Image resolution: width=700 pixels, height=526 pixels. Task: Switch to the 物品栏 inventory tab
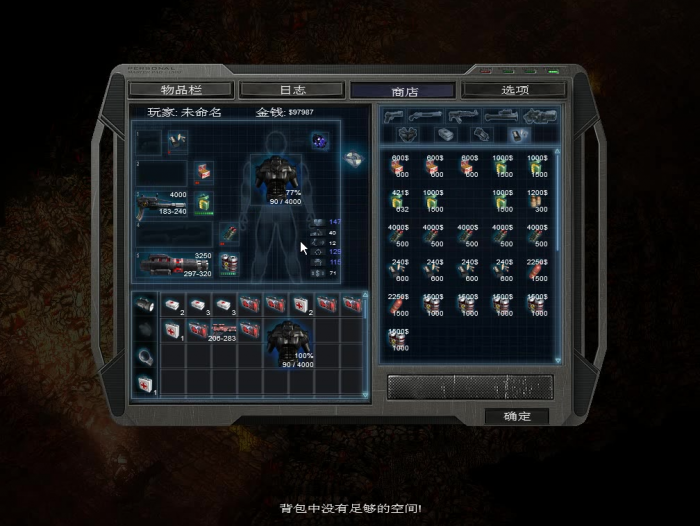tap(181, 90)
